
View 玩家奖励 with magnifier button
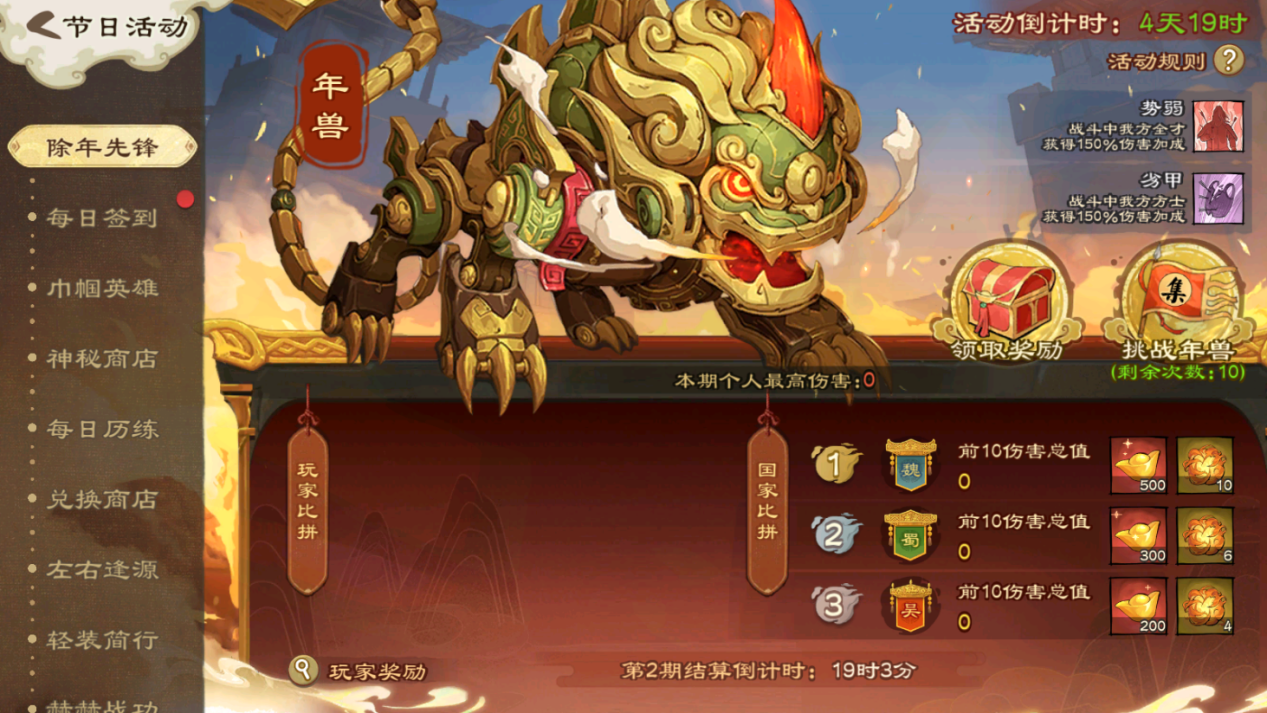tap(303, 670)
